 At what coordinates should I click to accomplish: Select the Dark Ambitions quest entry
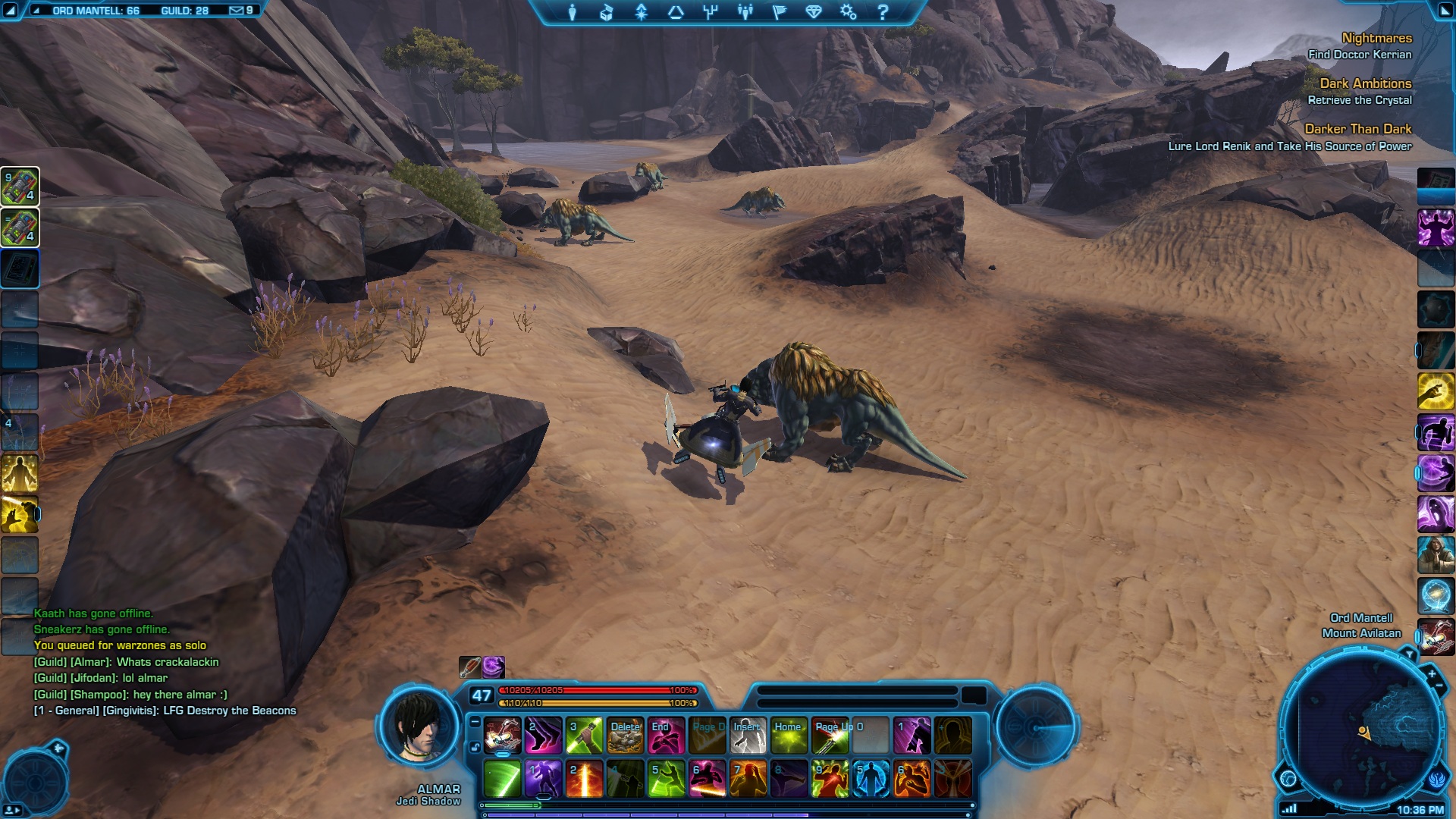[1365, 83]
